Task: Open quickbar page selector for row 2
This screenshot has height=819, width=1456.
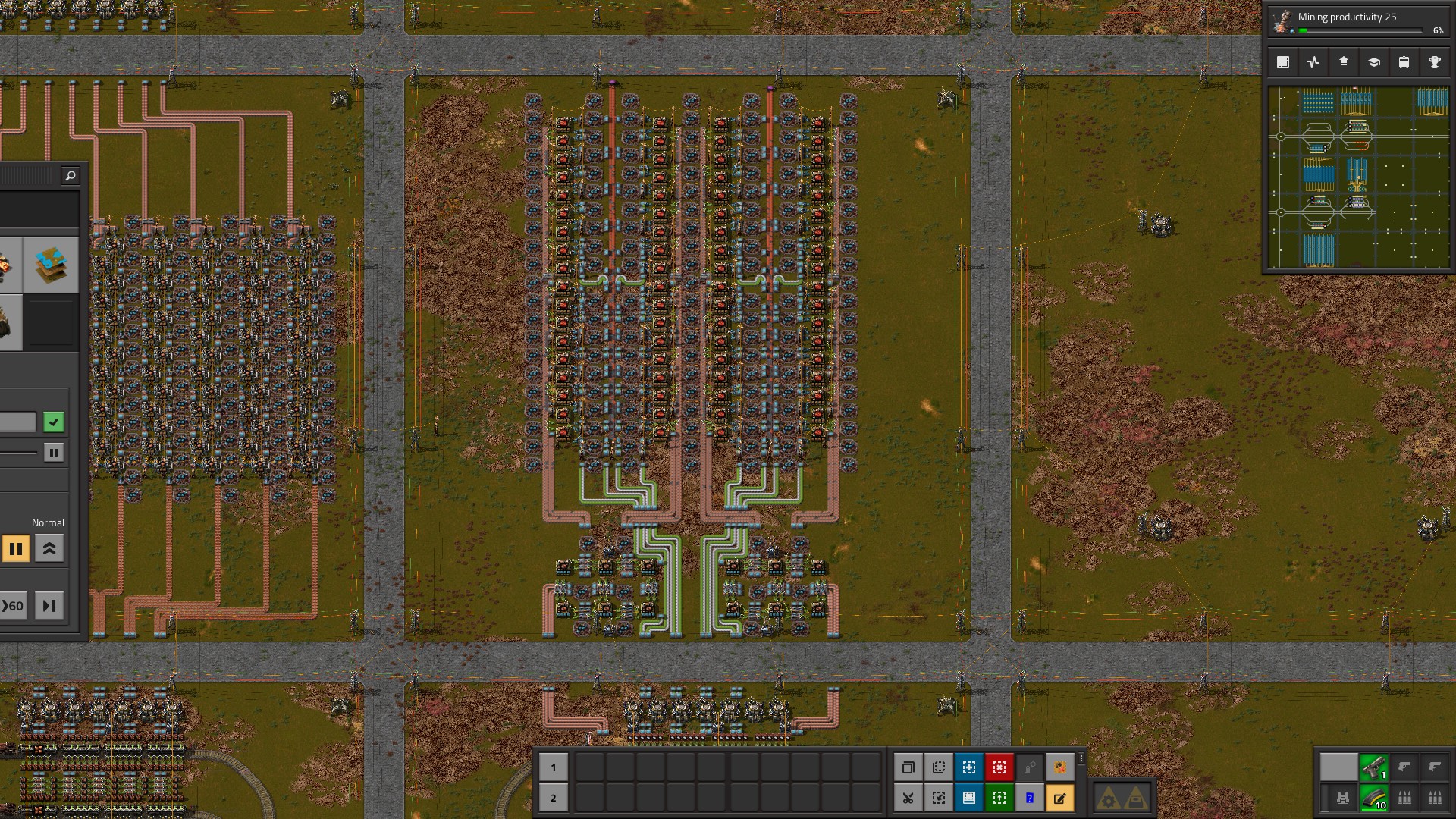Action: point(554,797)
